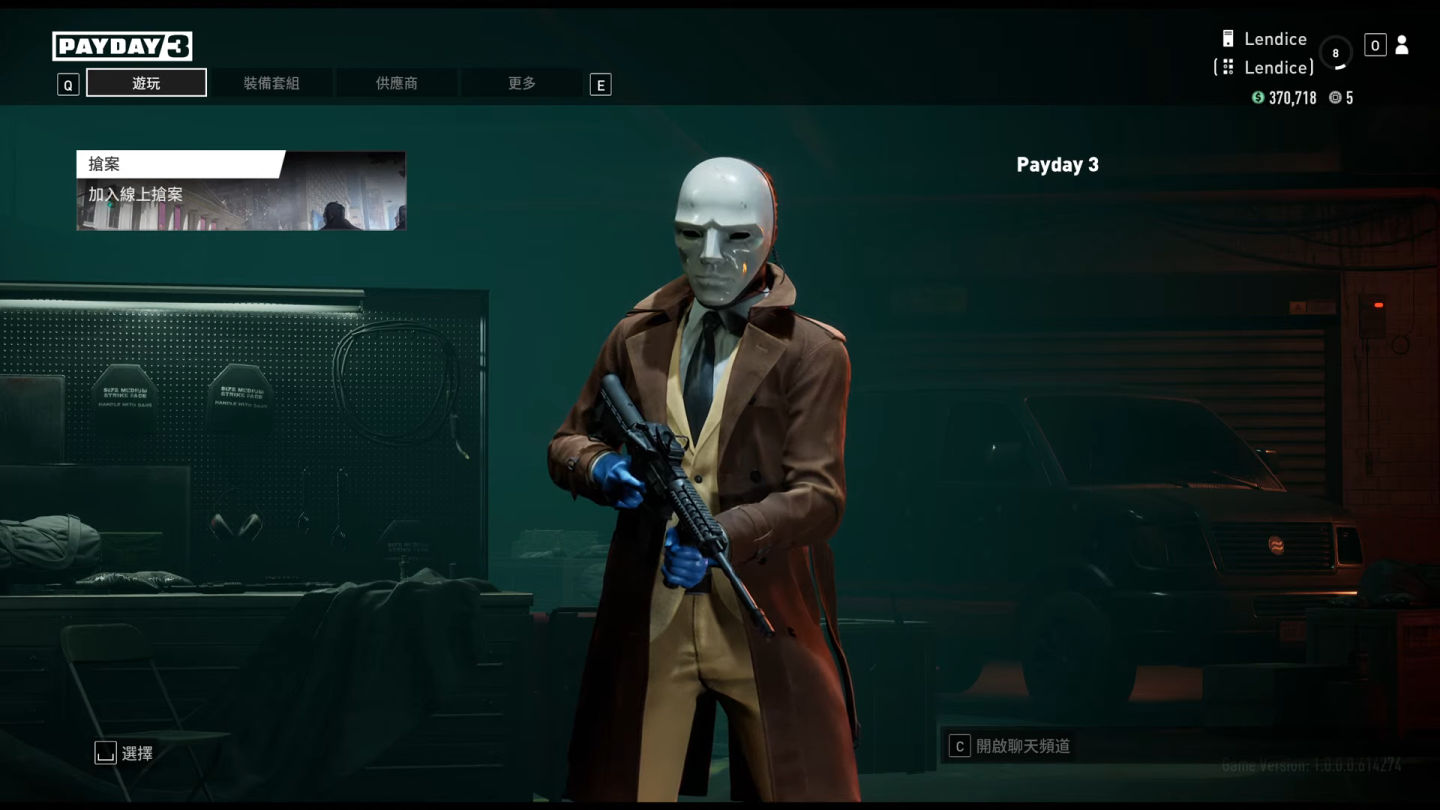
Task: Open the 開啟聊天頻道 chat channel
Action: 1022,746
